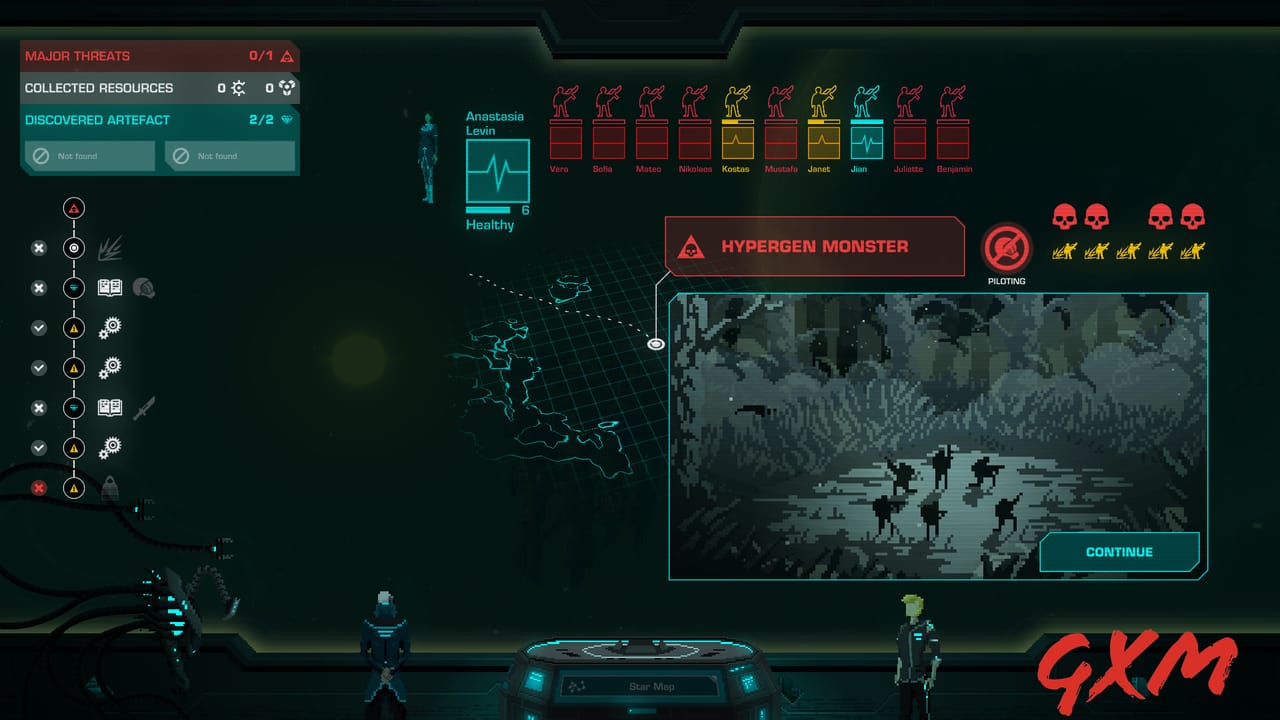Click the rocket icon at the timeline's bottom node
The width and height of the screenshot is (1280, 720).
pos(110,488)
